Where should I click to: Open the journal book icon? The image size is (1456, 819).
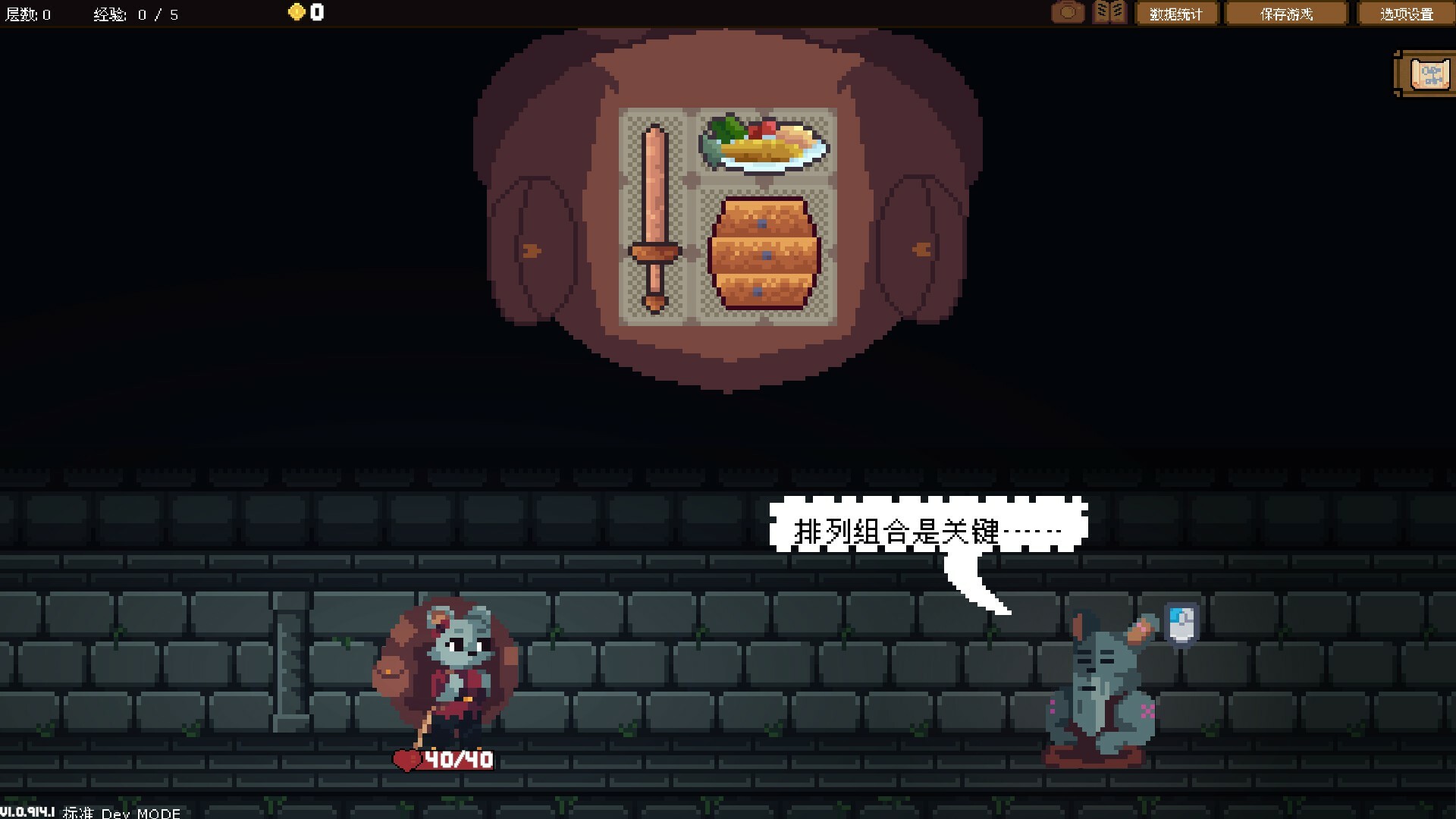point(1109,12)
